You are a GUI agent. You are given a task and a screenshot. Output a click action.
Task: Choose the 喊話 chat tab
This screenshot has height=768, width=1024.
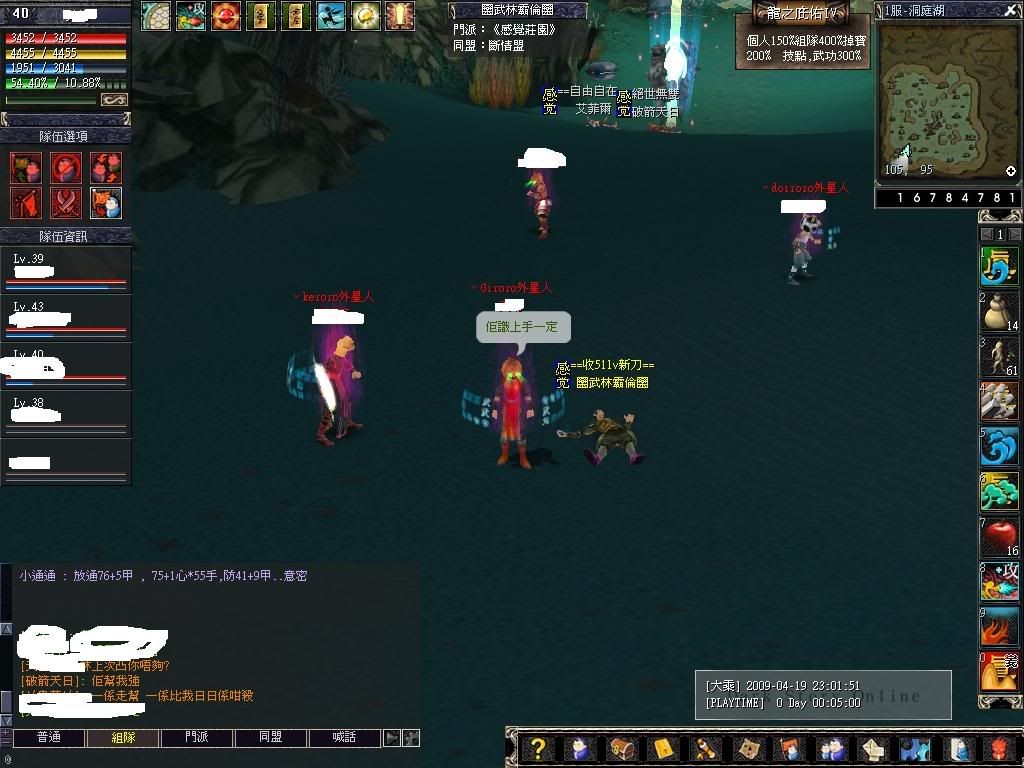point(344,738)
